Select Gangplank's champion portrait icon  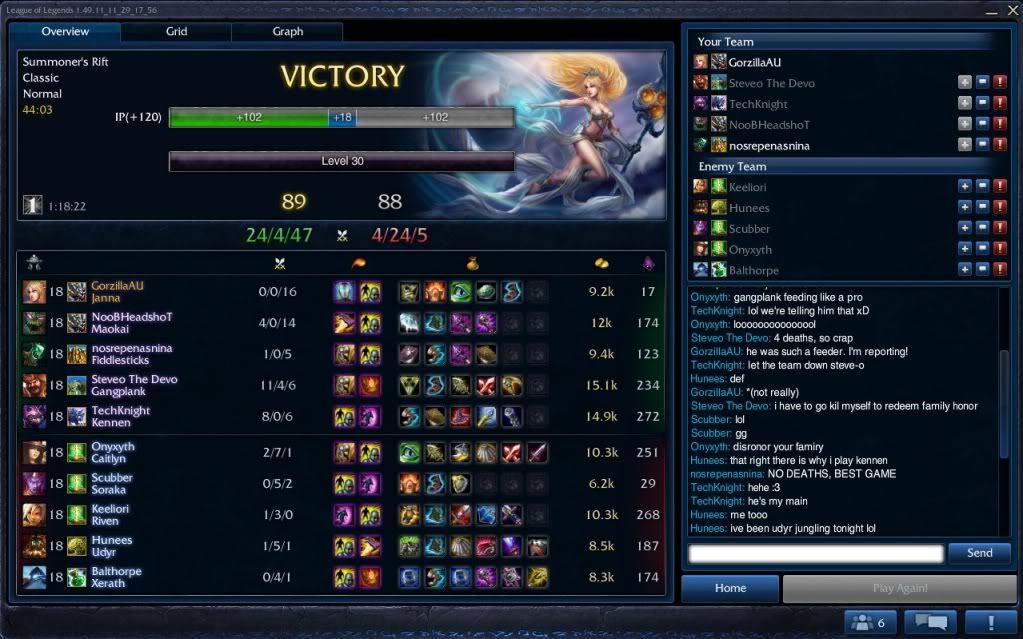pyautogui.click(x=34, y=386)
